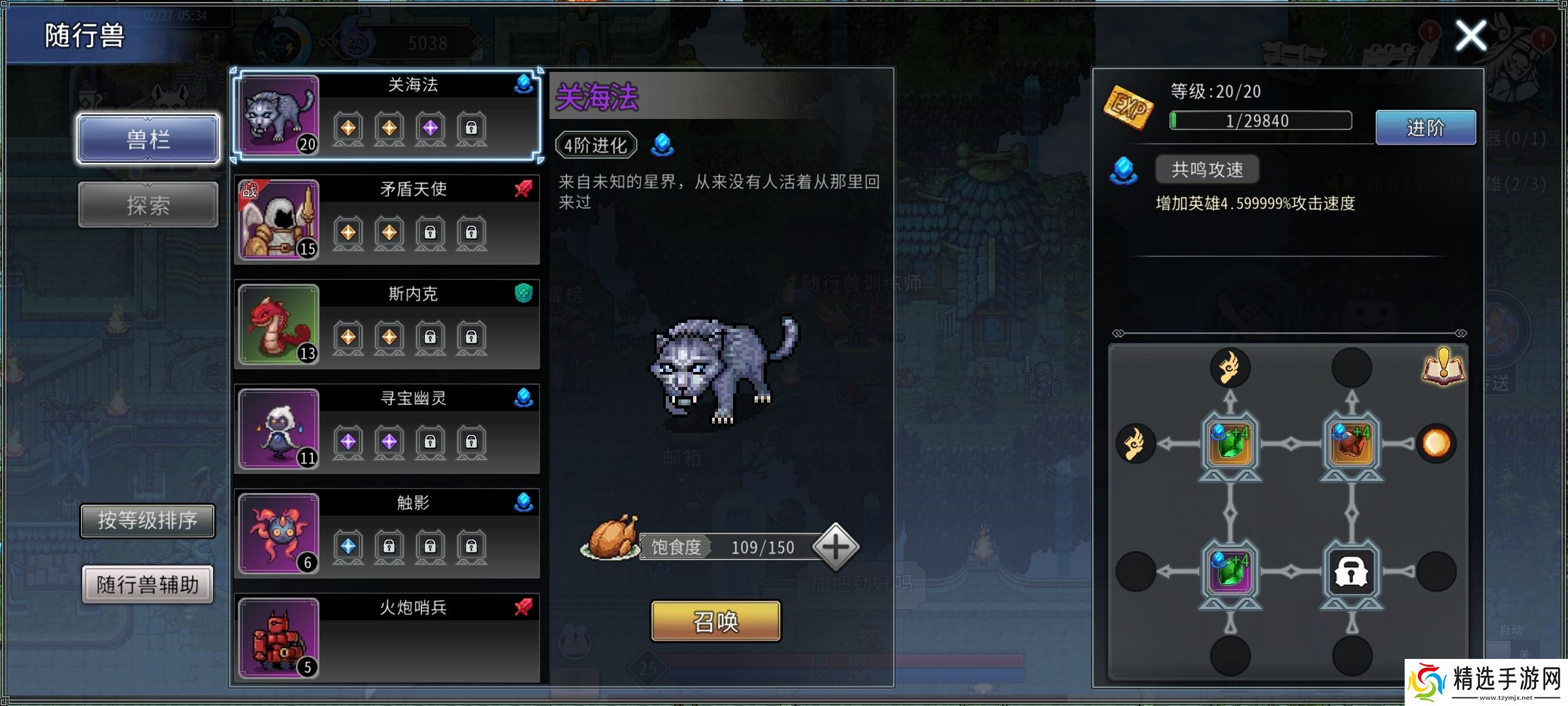Image resolution: width=1568 pixels, height=706 pixels.
Task: Switch to the 探索 tab
Action: tap(148, 205)
